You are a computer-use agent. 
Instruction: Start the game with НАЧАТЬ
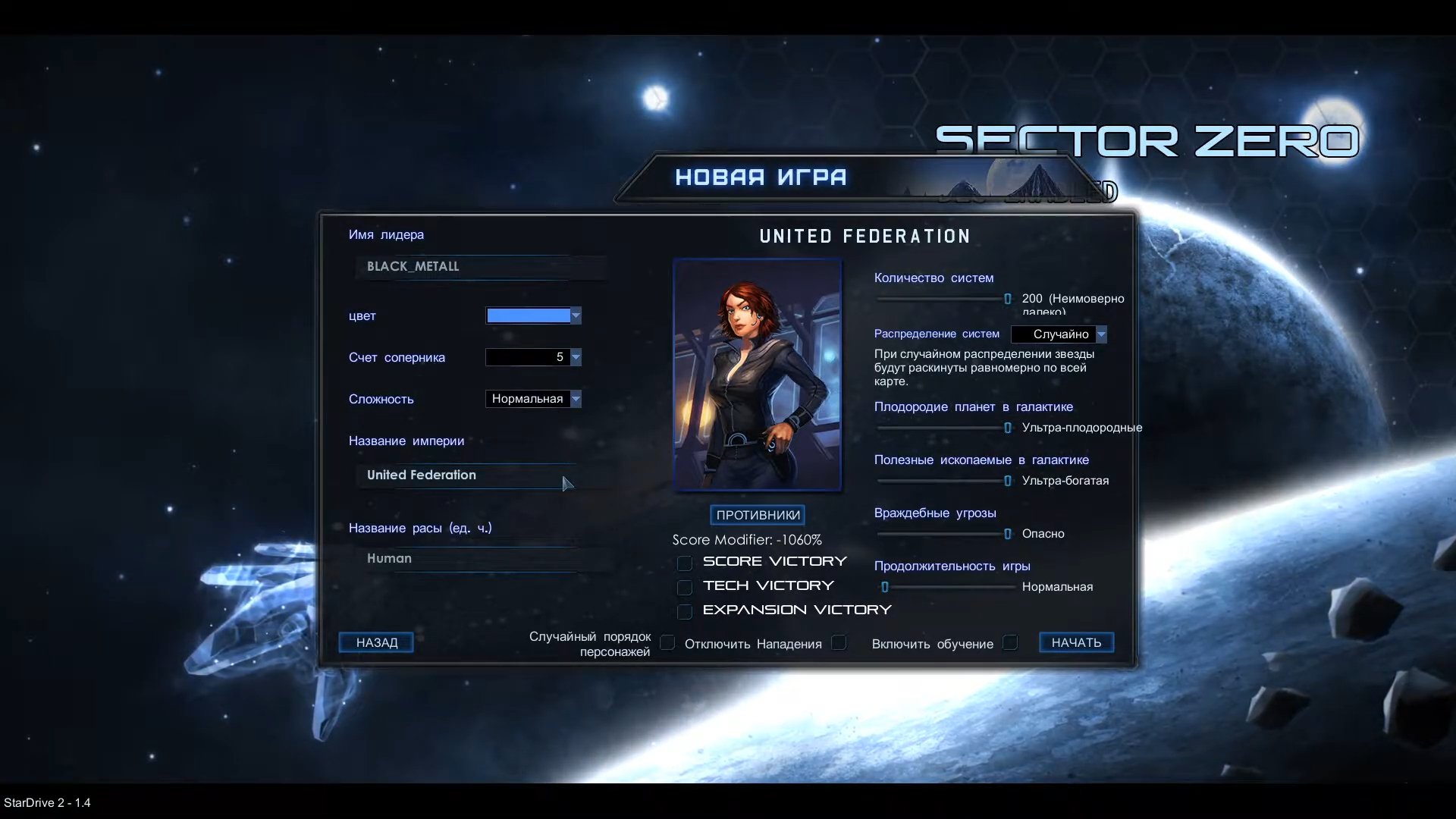[1075, 642]
